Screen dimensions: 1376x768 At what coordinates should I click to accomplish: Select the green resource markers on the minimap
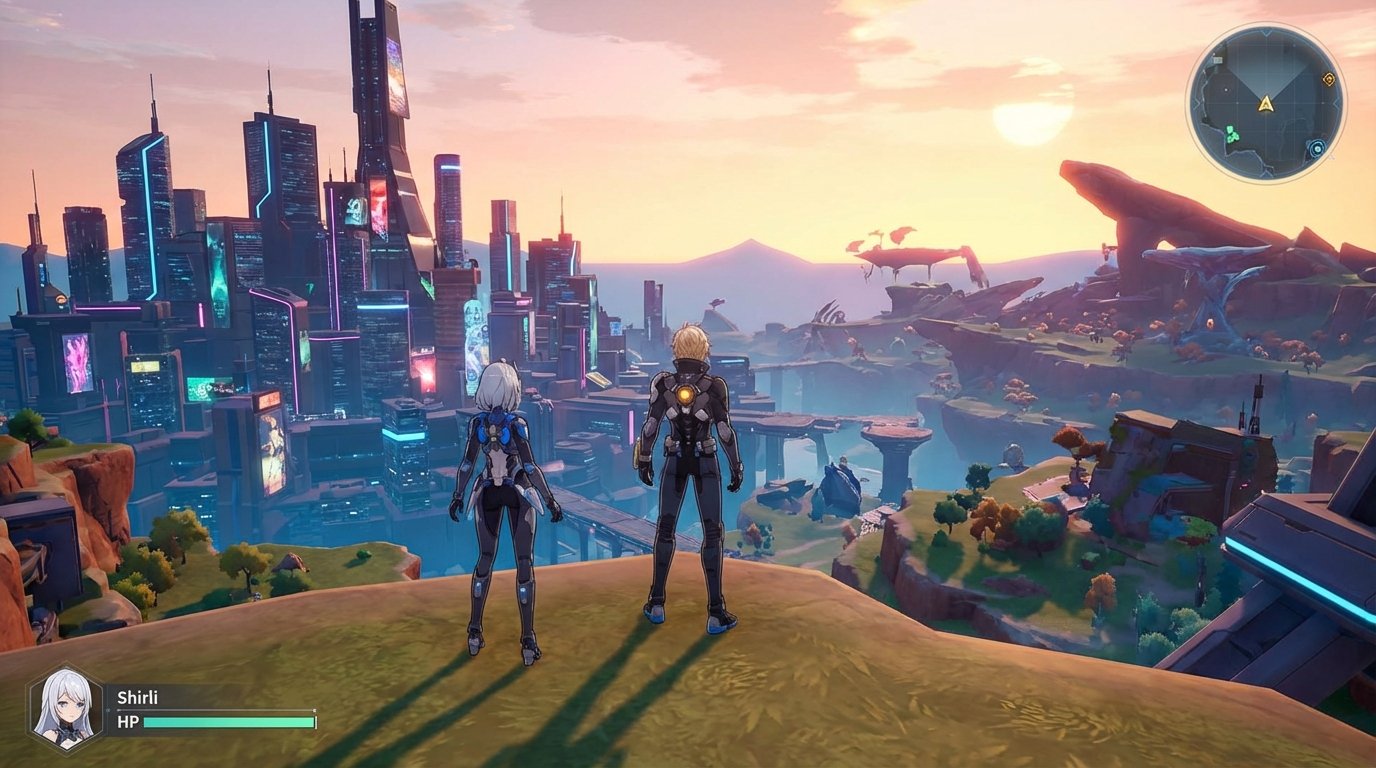pyautogui.click(x=1234, y=133)
